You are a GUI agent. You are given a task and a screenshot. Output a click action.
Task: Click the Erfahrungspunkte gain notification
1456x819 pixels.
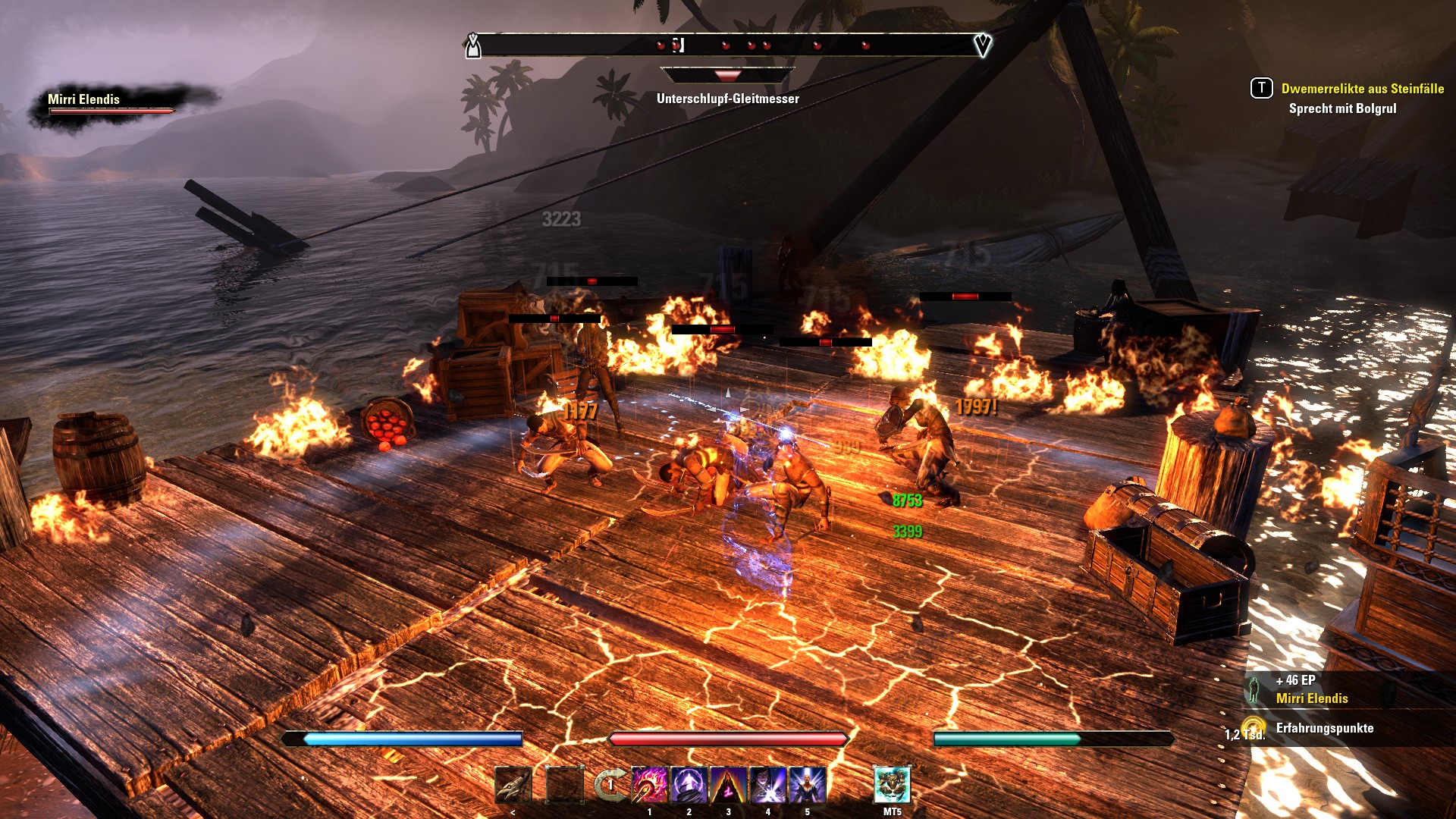tap(1324, 728)
